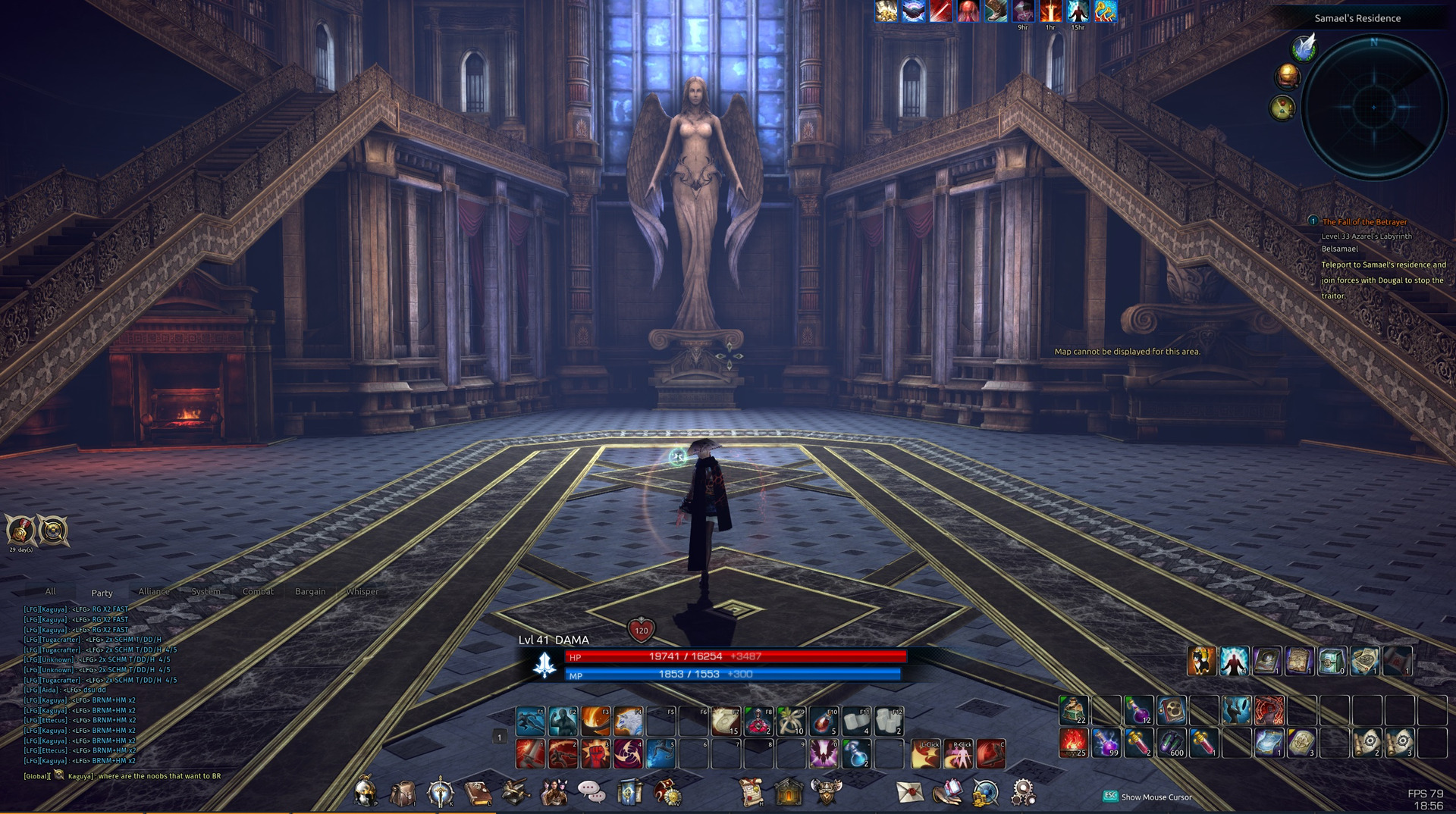Use the purple potion stack of 99

pos(1106,744)
